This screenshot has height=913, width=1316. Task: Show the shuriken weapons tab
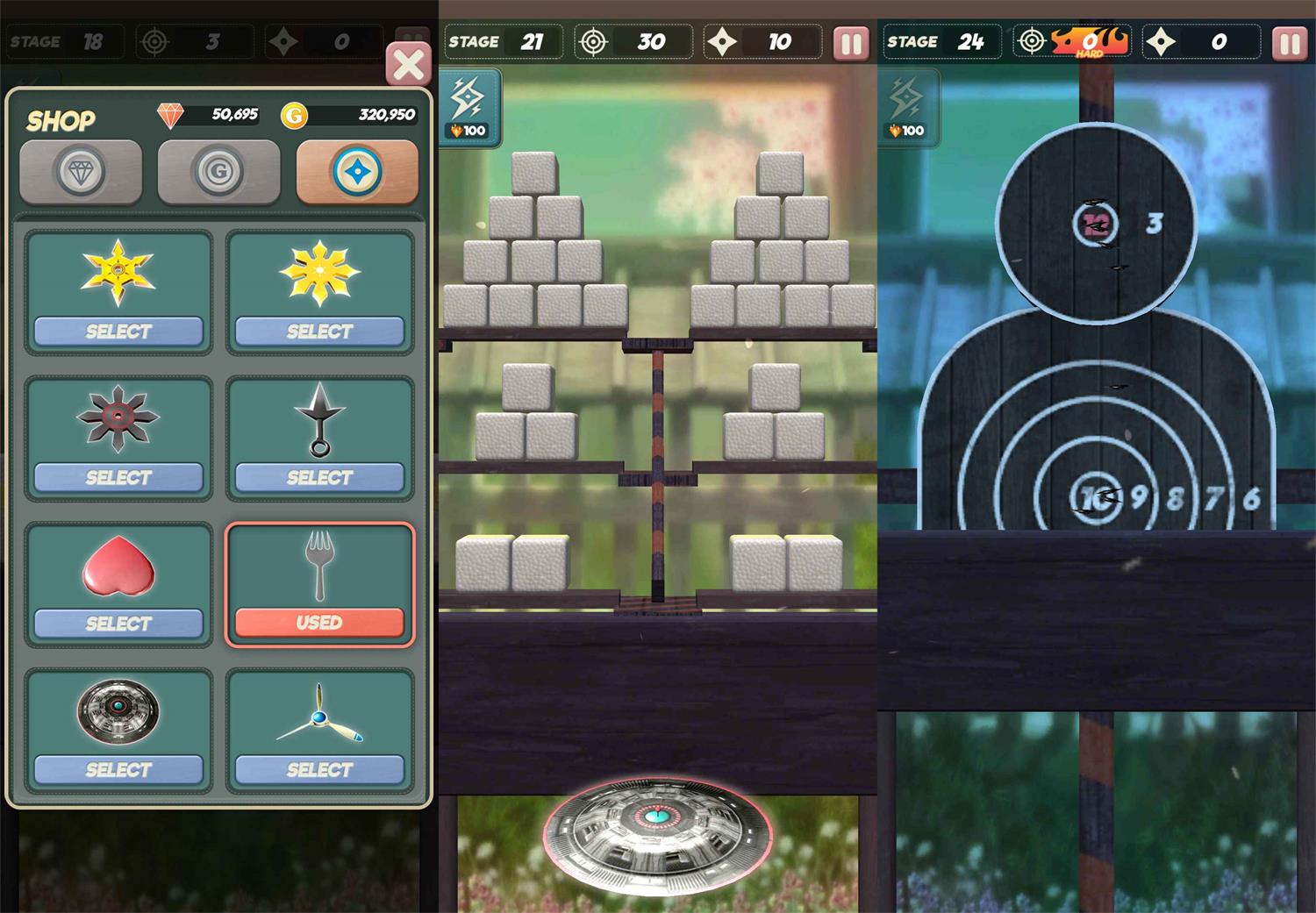(357, 172)
